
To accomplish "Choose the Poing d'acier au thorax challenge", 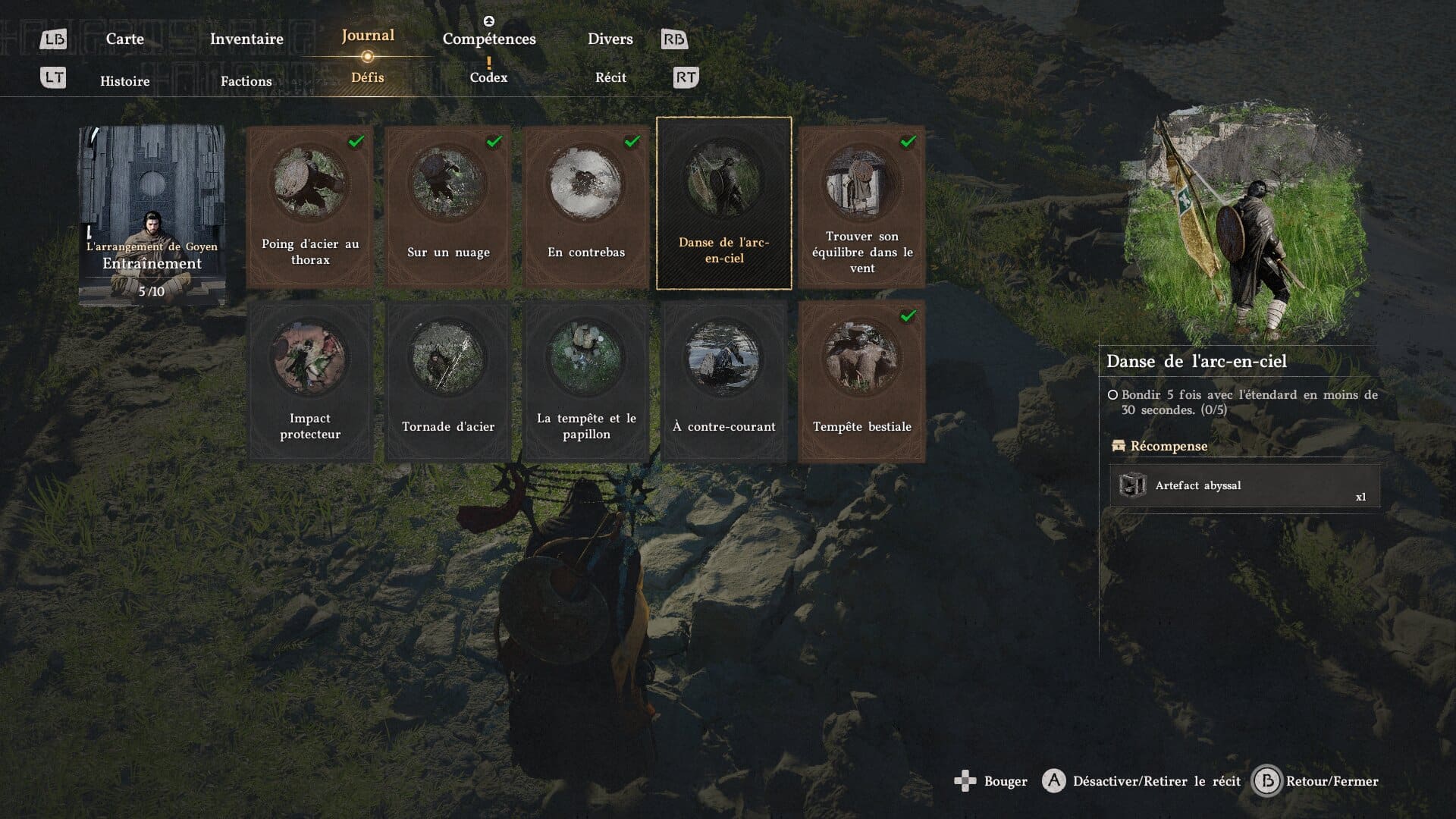I will (310, 206).
